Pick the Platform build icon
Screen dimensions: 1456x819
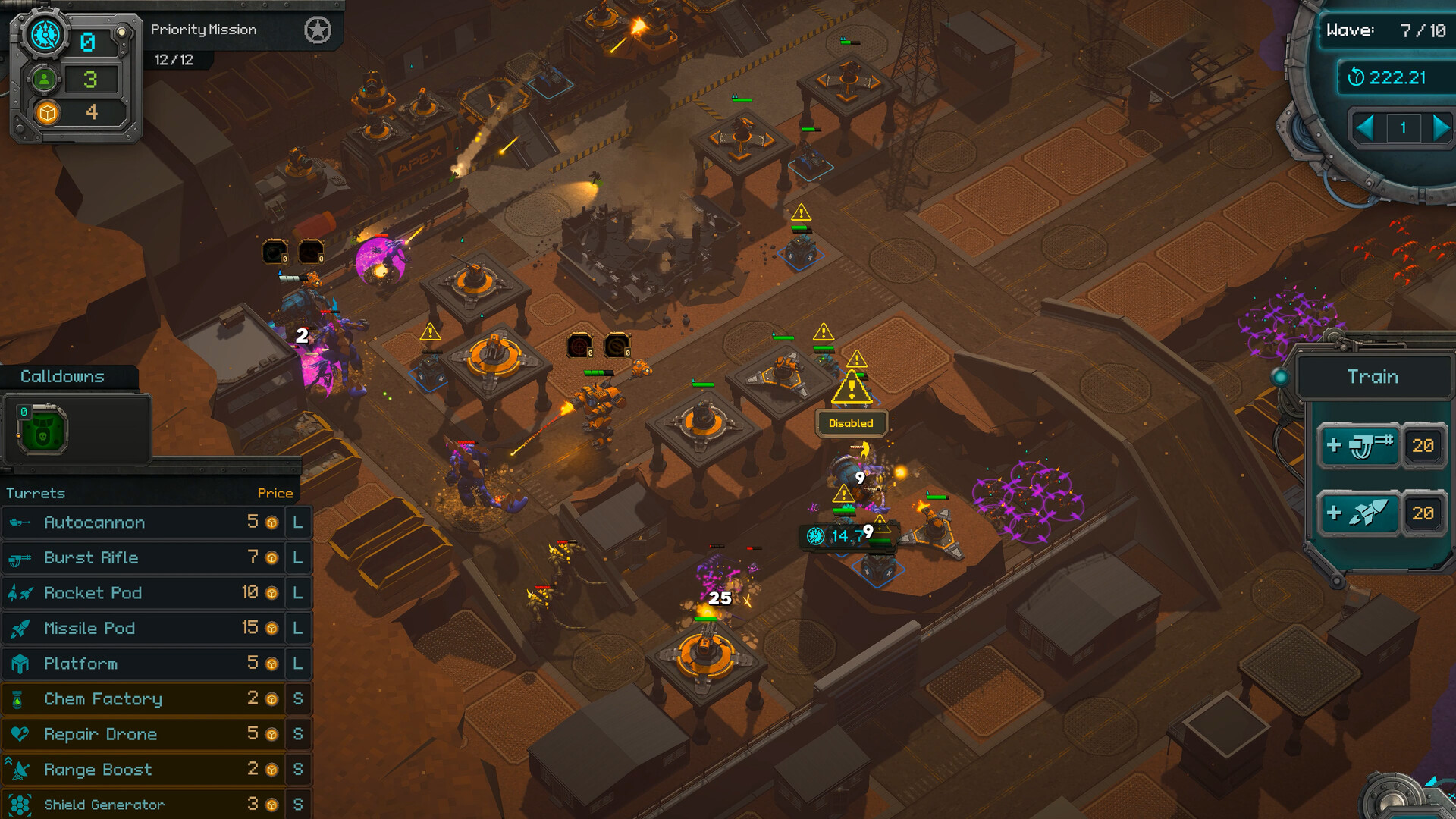pos(20,663)
